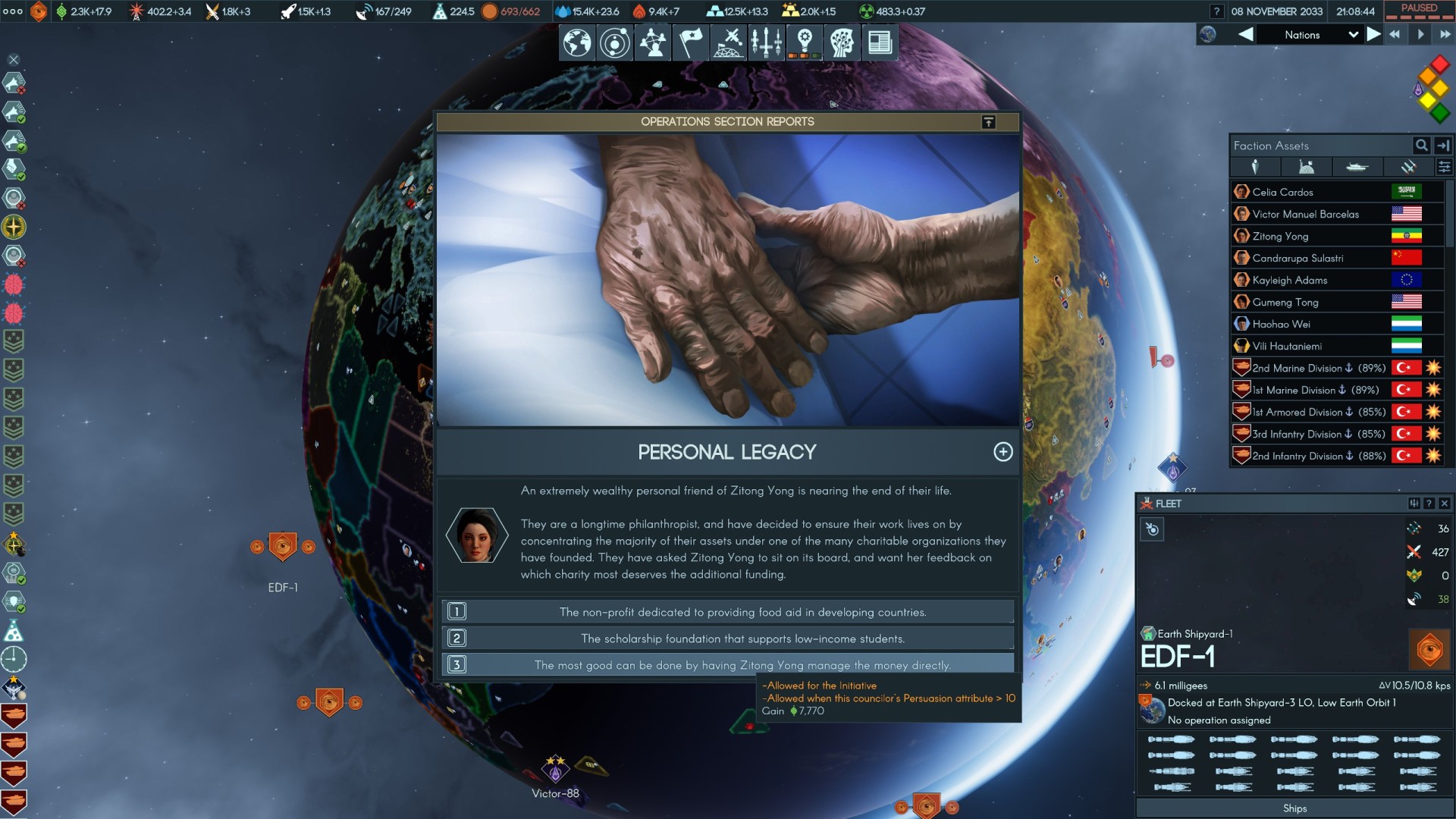Screen dimensions: 1456x819
Task: Search the Faction Assets list
Action: 1421,146
